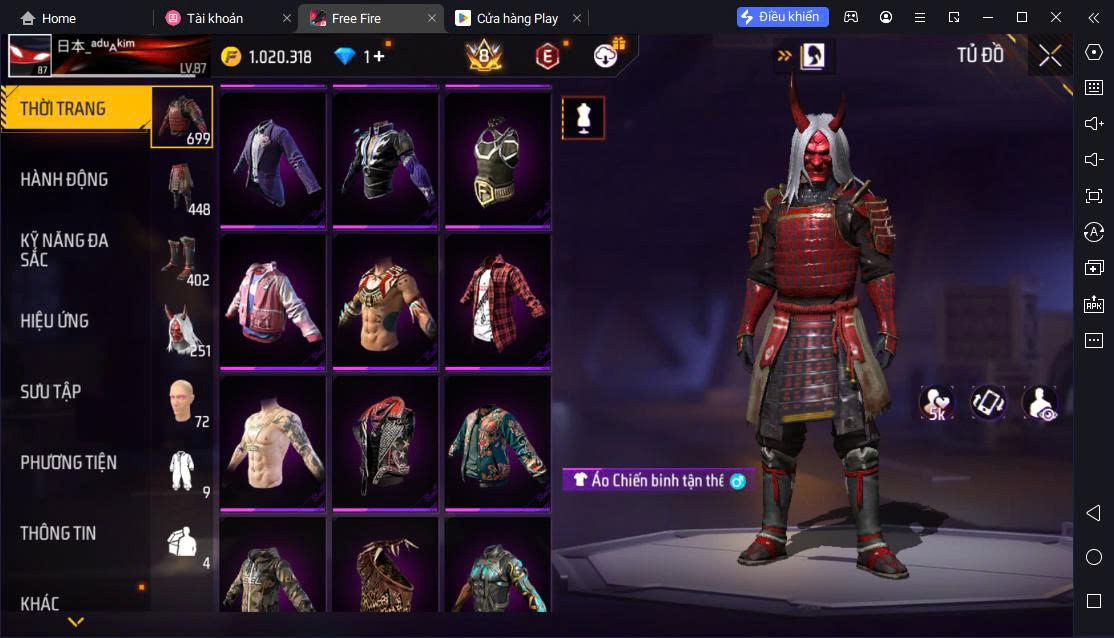Screen dimensions: 1114x638
Task: Open the SƯU TẬP section
Action: [x=50, y=392]
